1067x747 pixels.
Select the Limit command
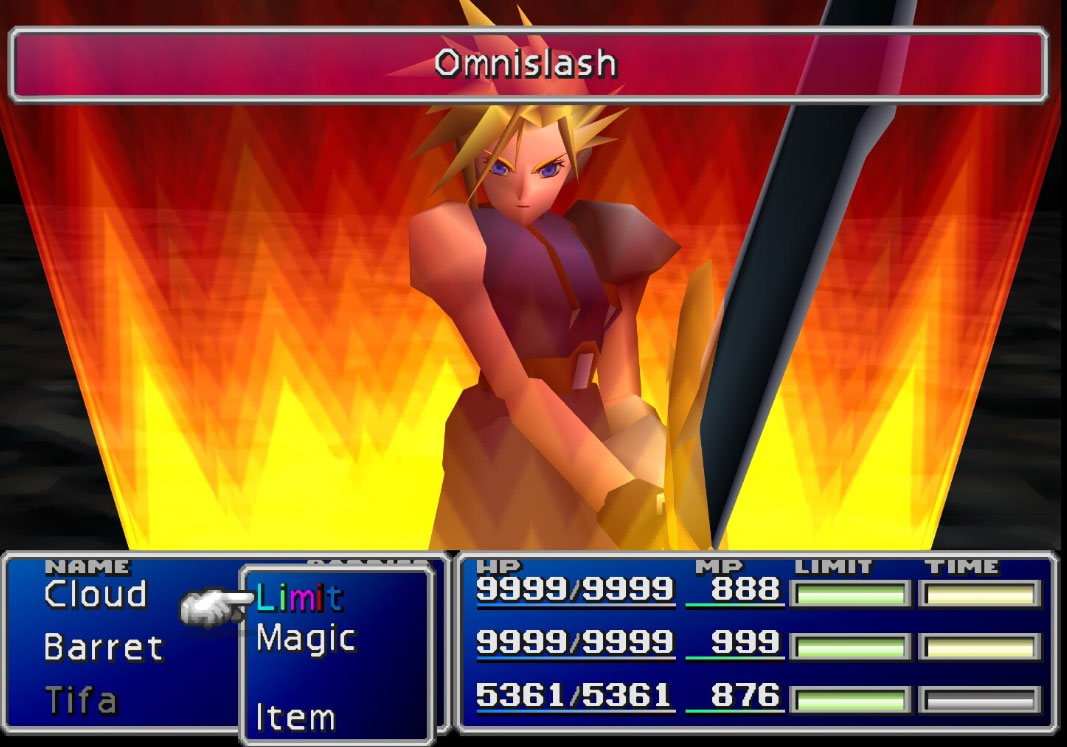pos(299,598)
